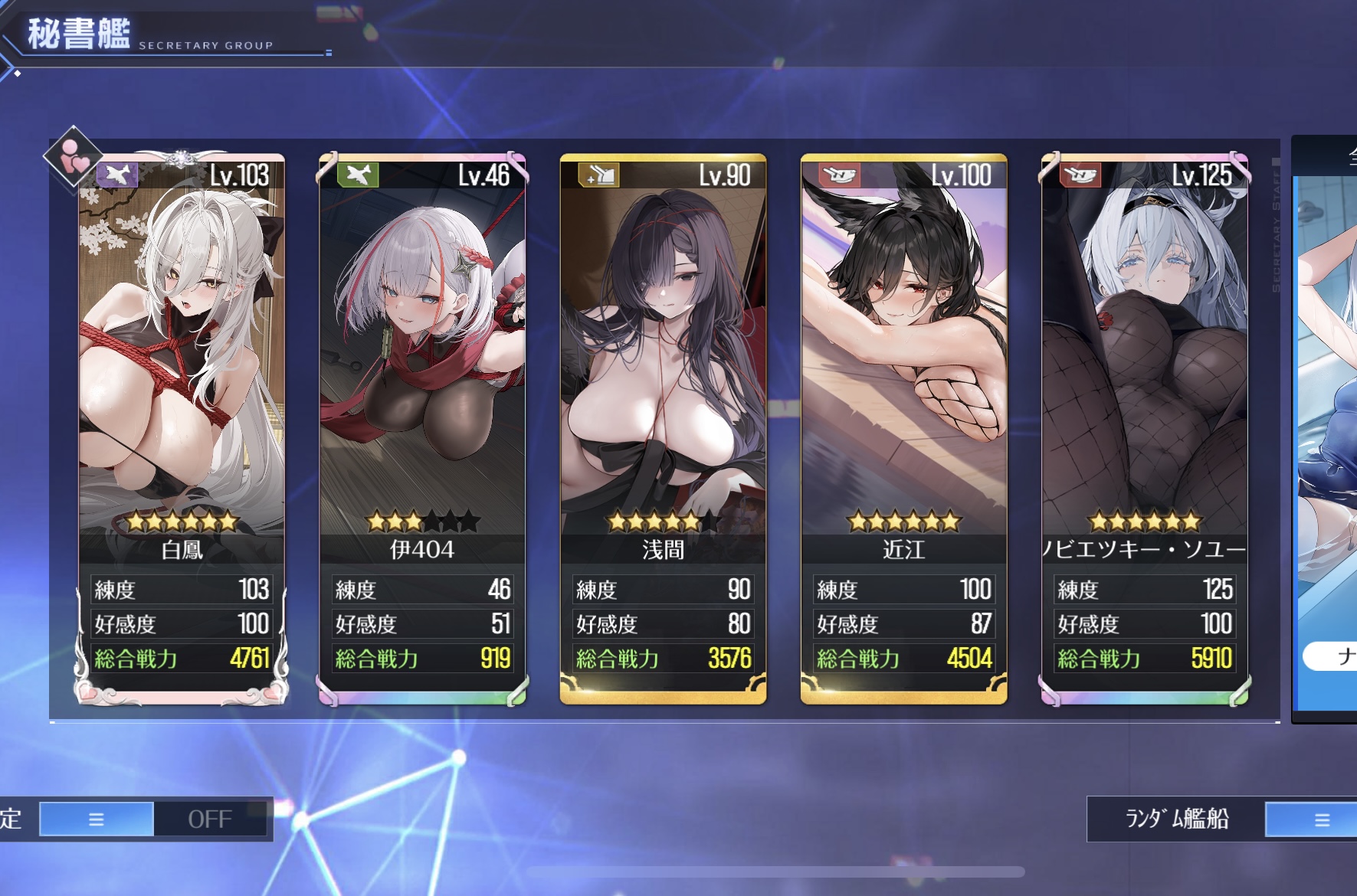
Task: Open the partially visible panel on right edge
Action: pos(1326,429)
